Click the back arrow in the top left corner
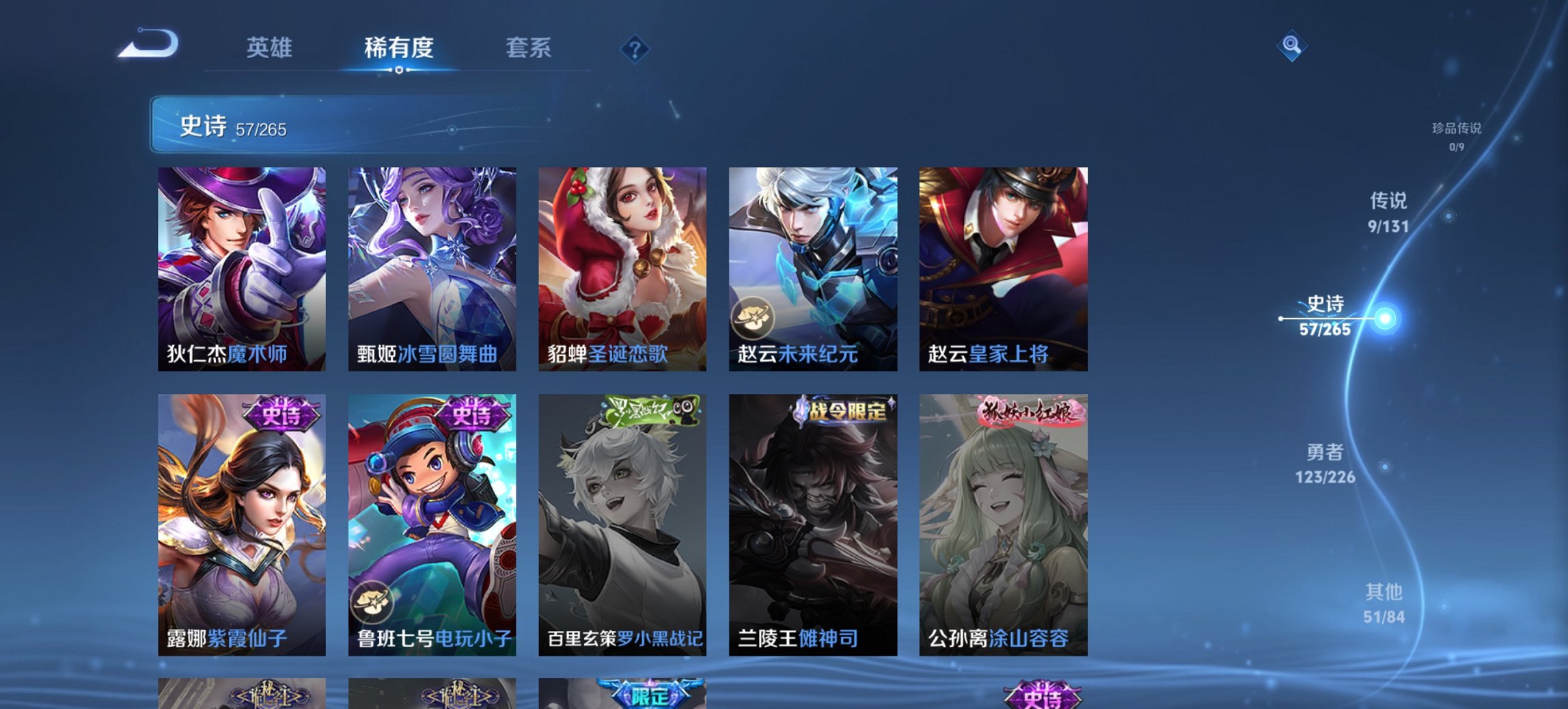Viewport: 1568px width, 709px height. pos(147,46)
